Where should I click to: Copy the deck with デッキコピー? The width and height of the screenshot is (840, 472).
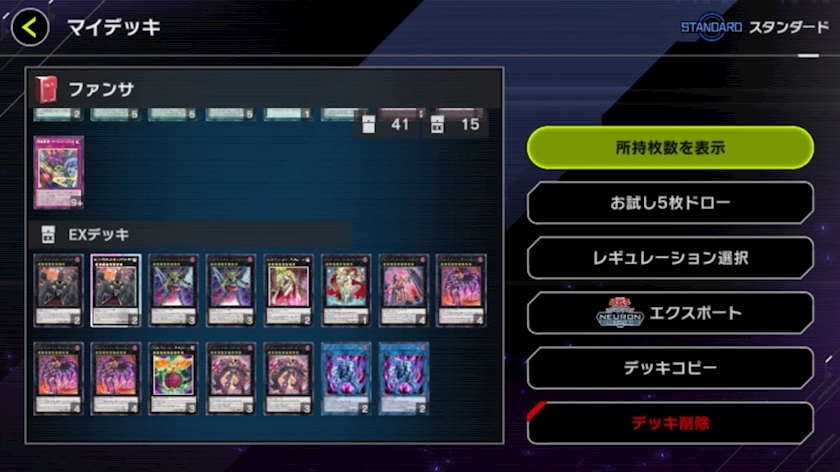(670, 368)
